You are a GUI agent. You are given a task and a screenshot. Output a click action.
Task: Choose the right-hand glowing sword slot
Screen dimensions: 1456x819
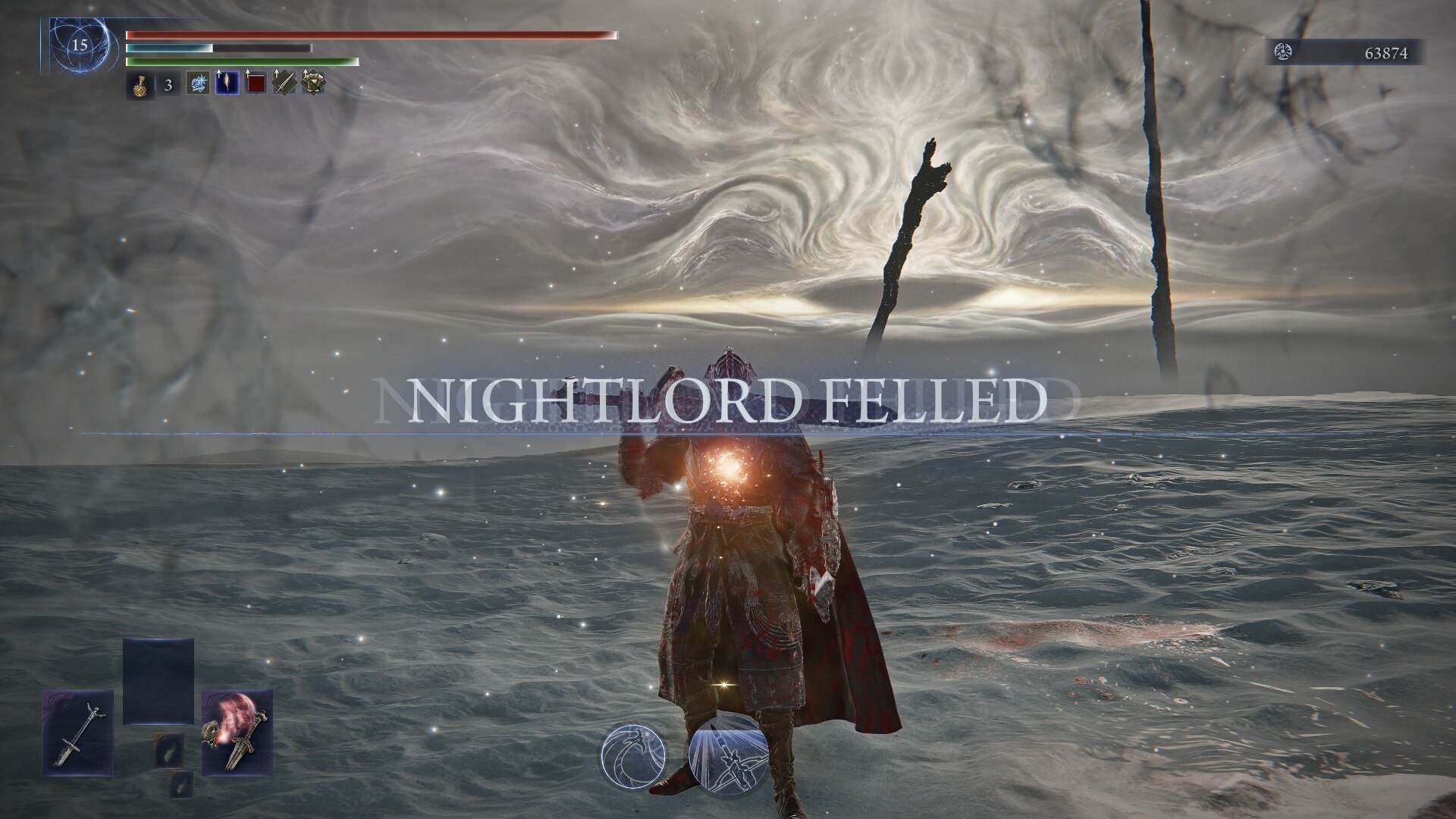[x=237, y=733]
